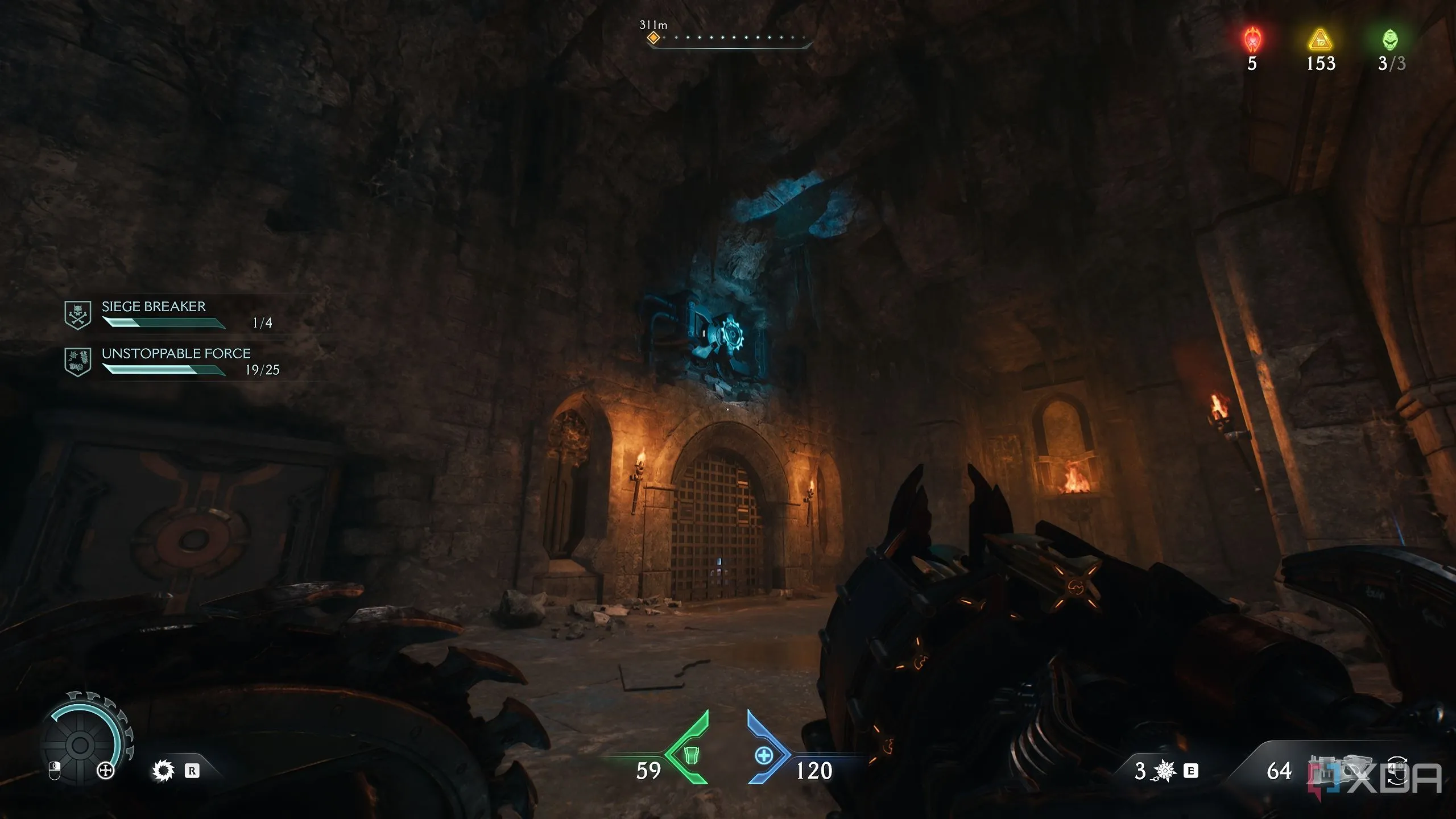Click the orange diamond objective marker
The width and height of the screenshot is (1456, 819).
pyautogui.click(x=654, y=38)
